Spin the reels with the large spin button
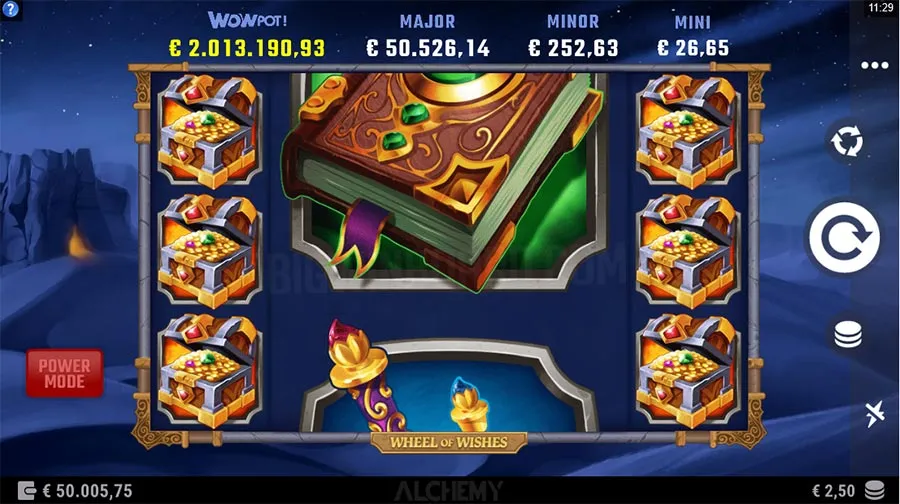The width and height of the screenshot is (900, 504). pos(845,237)
